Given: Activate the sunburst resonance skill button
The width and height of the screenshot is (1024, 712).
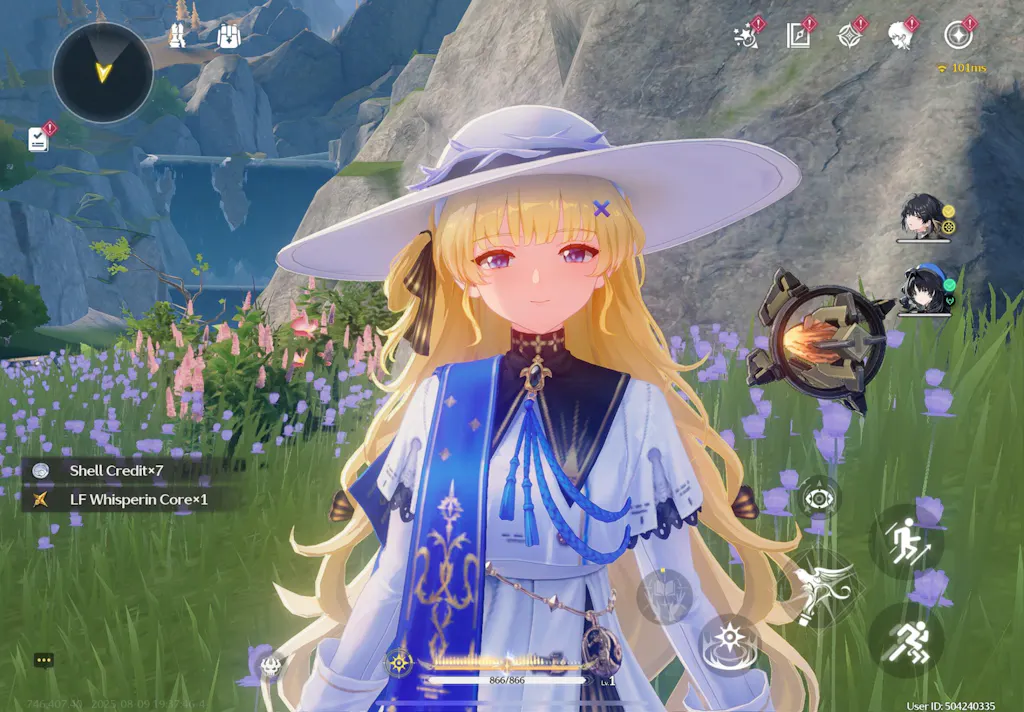Looking at the screenshot, I should (x=730, y=641).
